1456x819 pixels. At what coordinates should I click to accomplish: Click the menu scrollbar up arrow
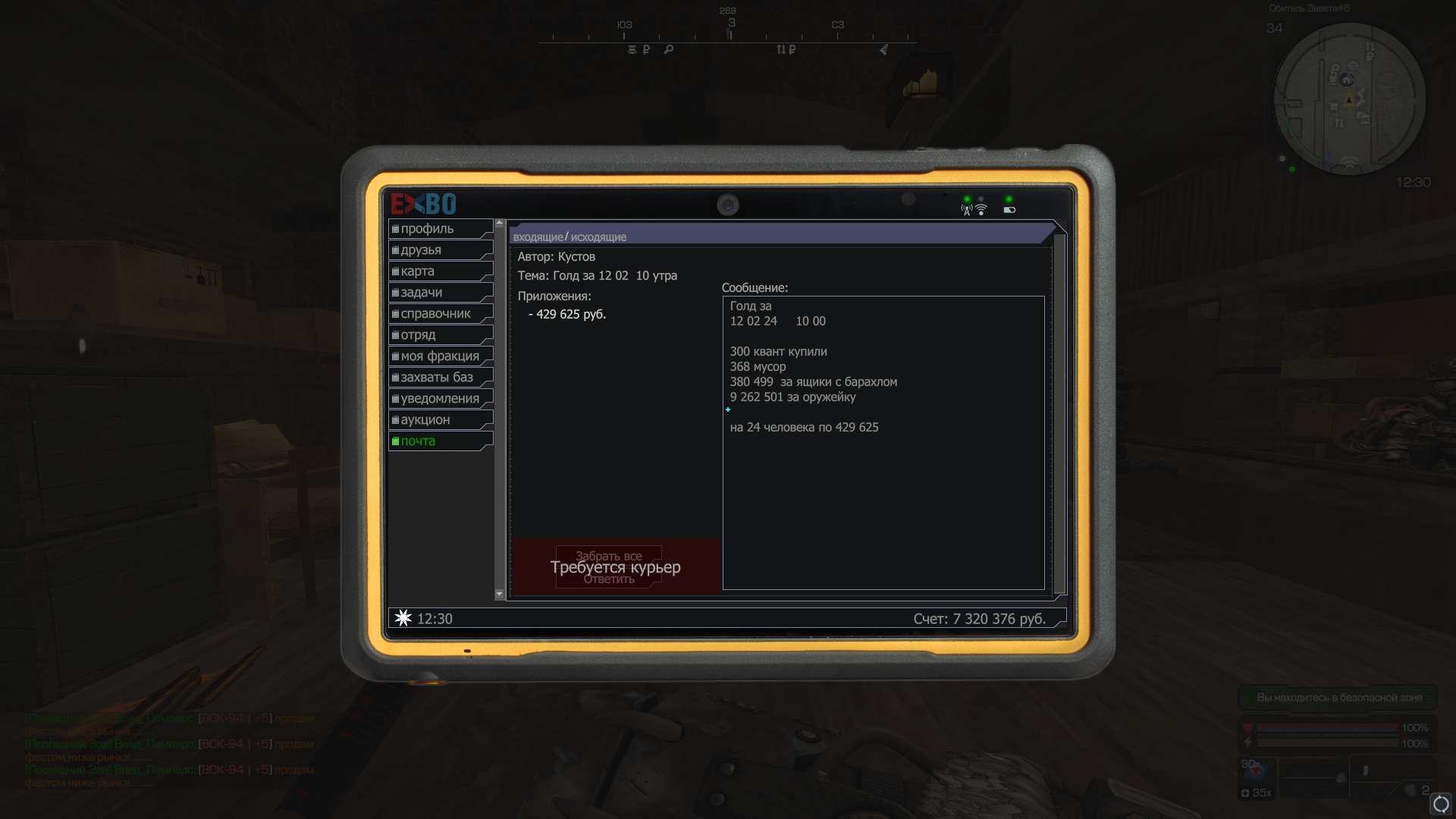[499, 224]
